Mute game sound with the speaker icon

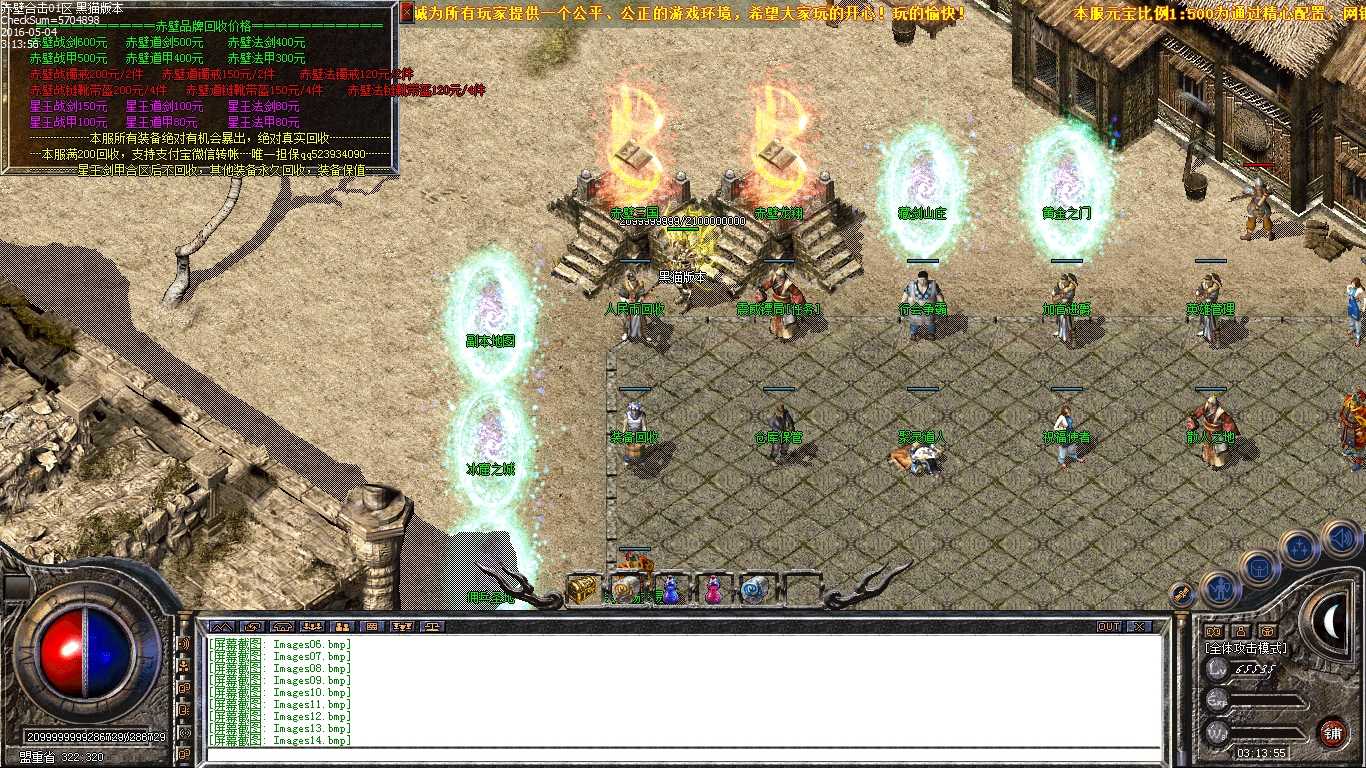point(1340,540)
